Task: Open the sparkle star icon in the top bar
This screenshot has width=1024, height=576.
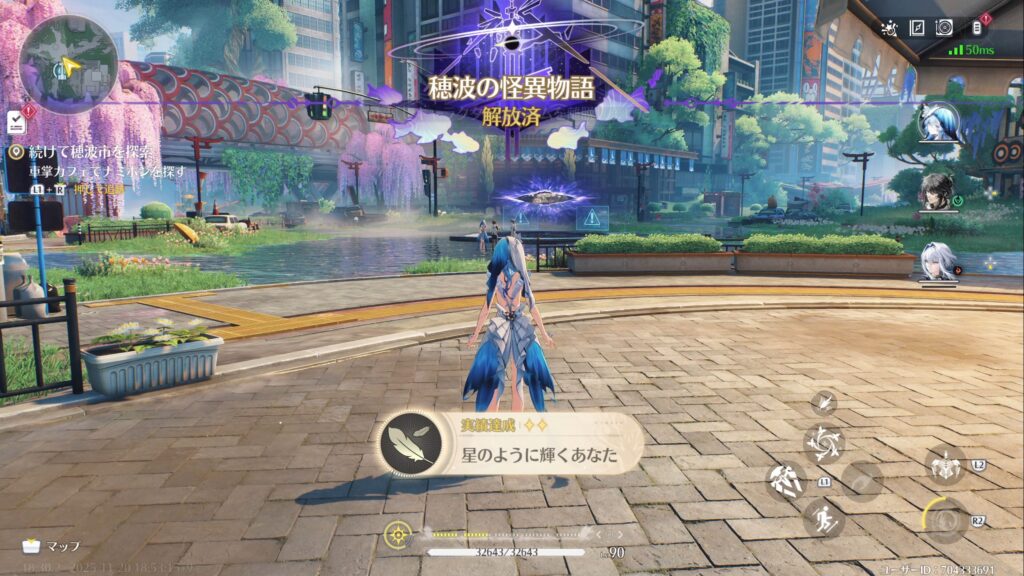Action: (889, 28)
